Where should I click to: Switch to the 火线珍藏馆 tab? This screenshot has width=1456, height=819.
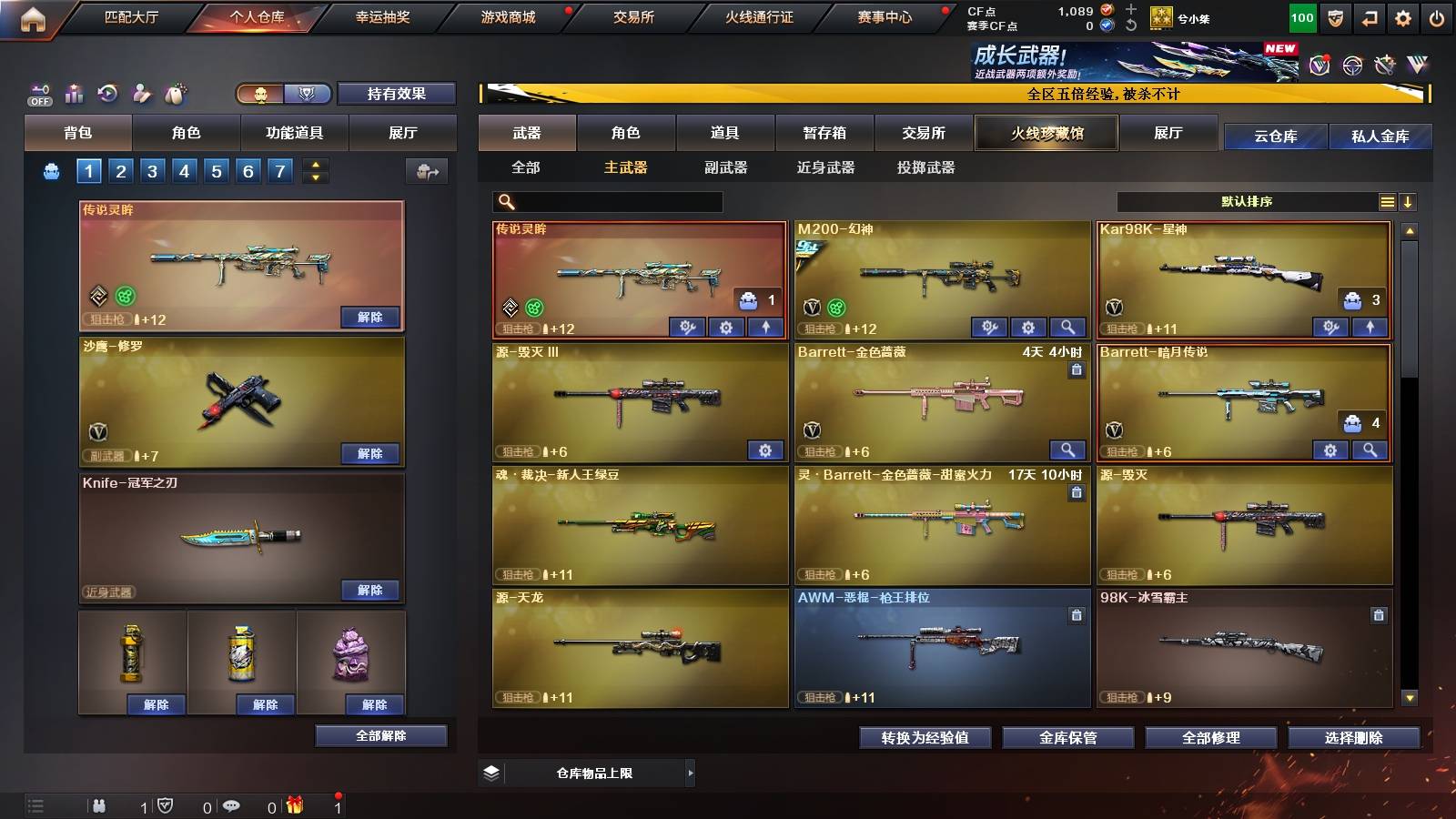[x=1046, y=133]
